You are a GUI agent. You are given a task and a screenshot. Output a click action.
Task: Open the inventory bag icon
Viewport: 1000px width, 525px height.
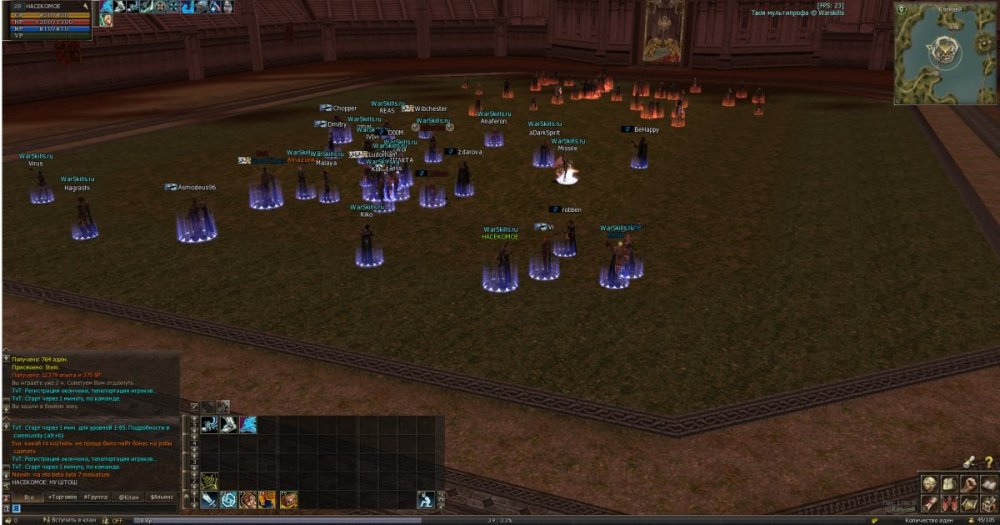(948, 484)
